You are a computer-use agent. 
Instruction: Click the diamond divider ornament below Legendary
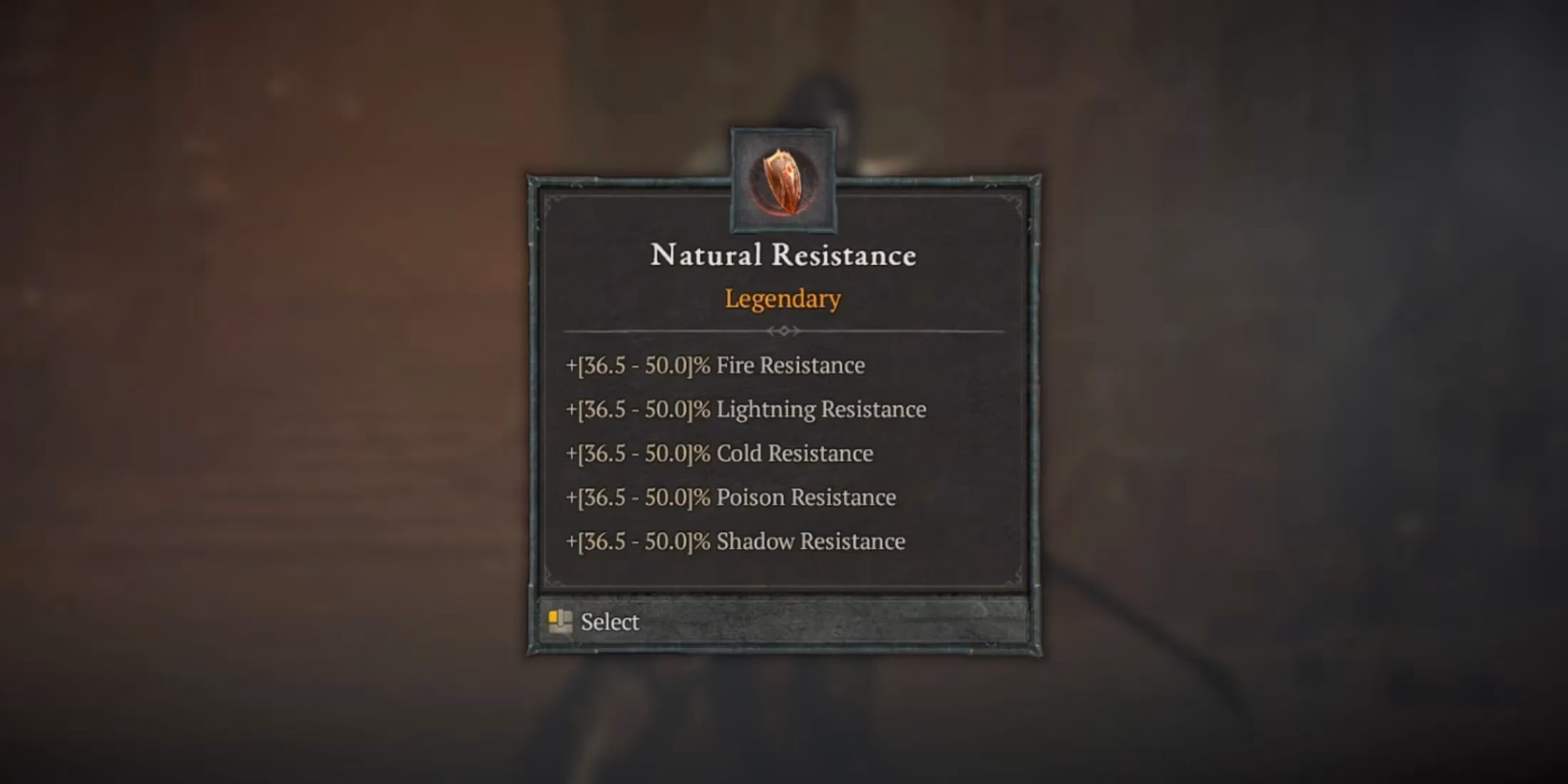784,330
